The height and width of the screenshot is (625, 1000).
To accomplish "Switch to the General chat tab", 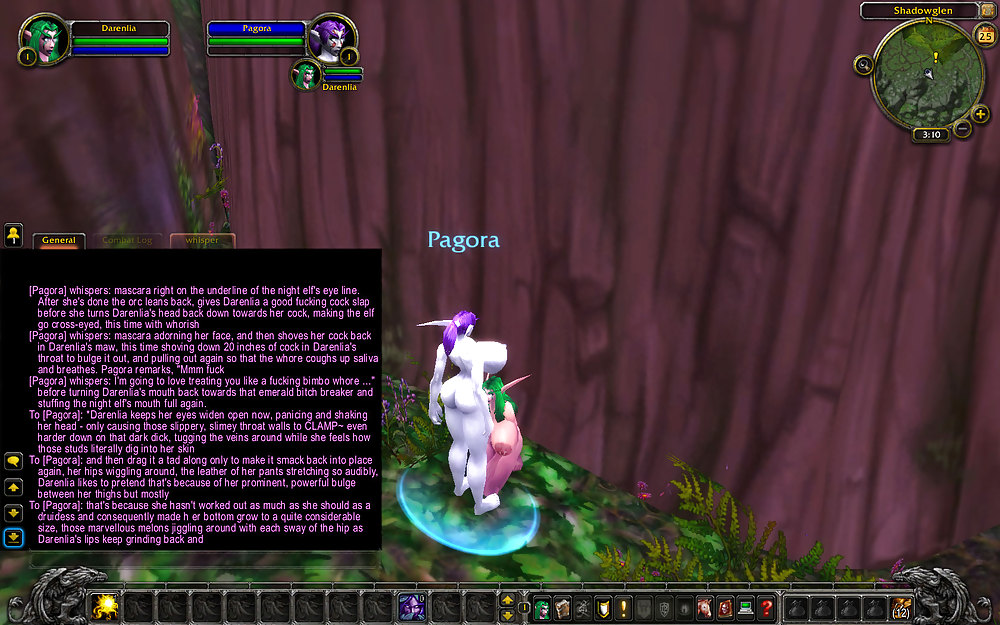I will point(59,240).
